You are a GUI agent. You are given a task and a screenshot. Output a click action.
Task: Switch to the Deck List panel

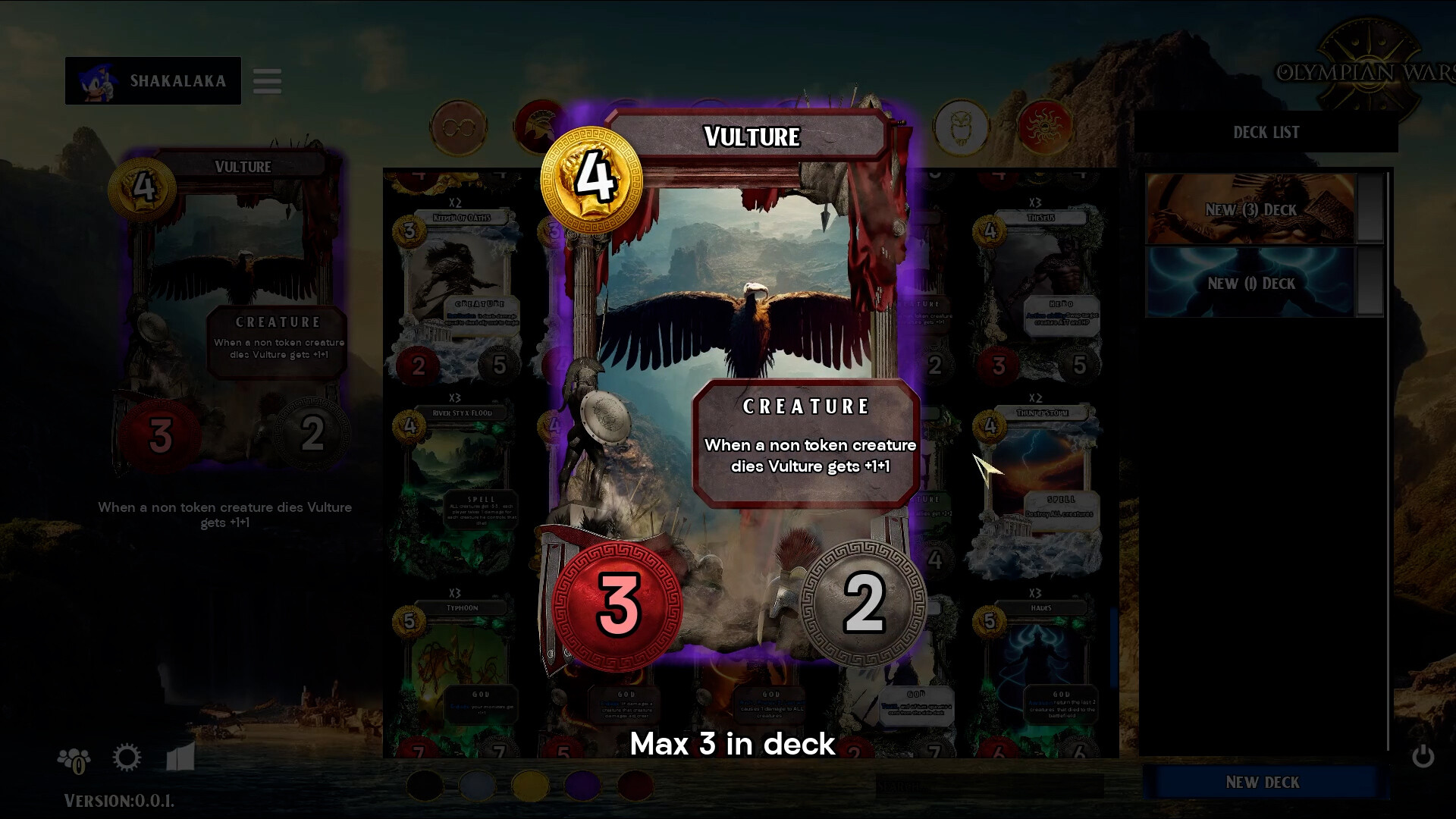(x=1265, y=132)
